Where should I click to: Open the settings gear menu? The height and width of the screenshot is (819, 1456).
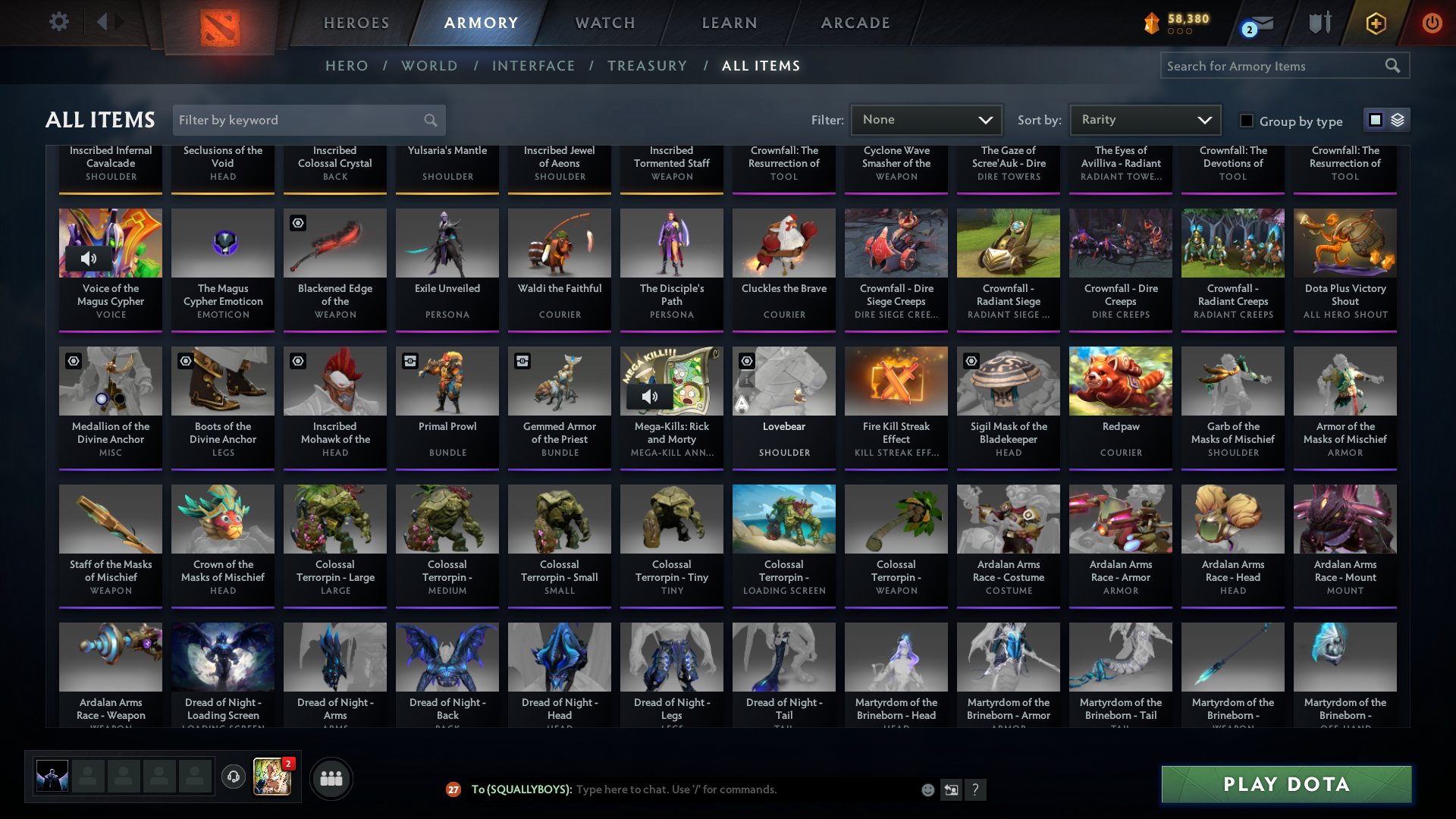(x=59, y=22)
